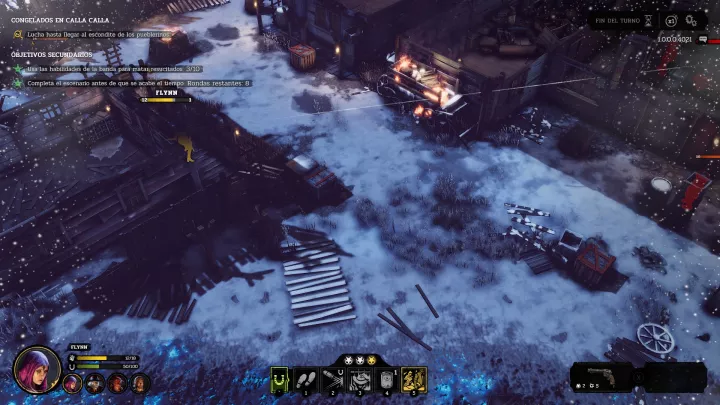The height and width of the screenshot is (405, 720).
Task: Toggle the x1 game speed button
Action: (672, 20)
